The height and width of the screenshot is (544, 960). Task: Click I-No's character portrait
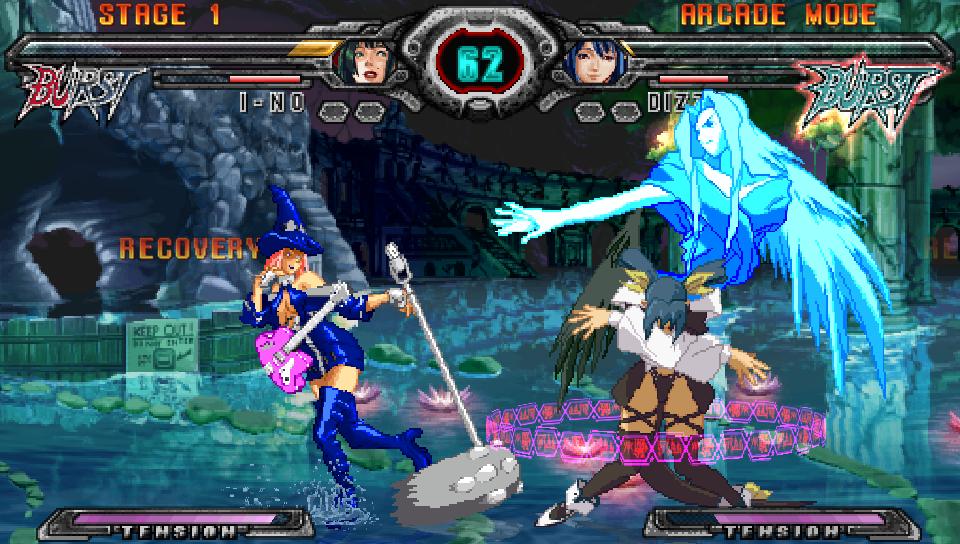pos(367,62)
